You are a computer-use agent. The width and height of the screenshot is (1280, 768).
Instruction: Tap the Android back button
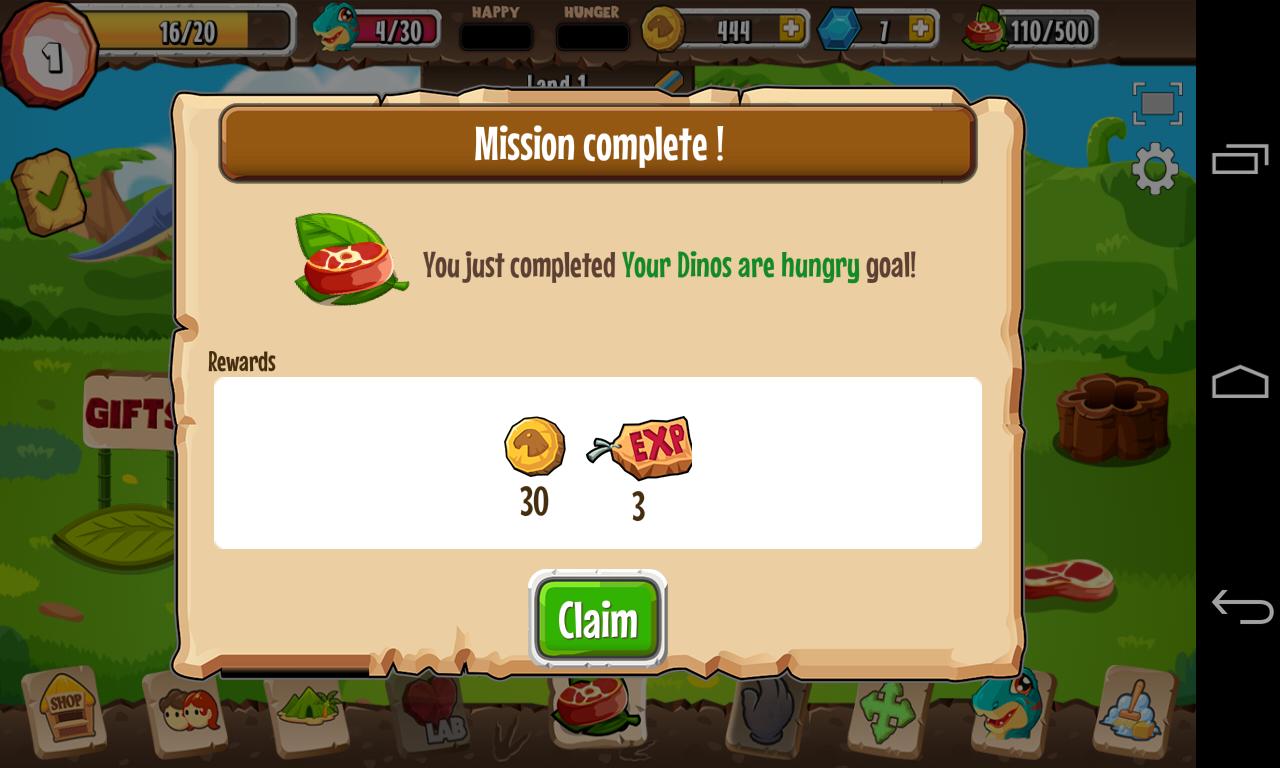pyautogui.click(x=1240, y=606)
